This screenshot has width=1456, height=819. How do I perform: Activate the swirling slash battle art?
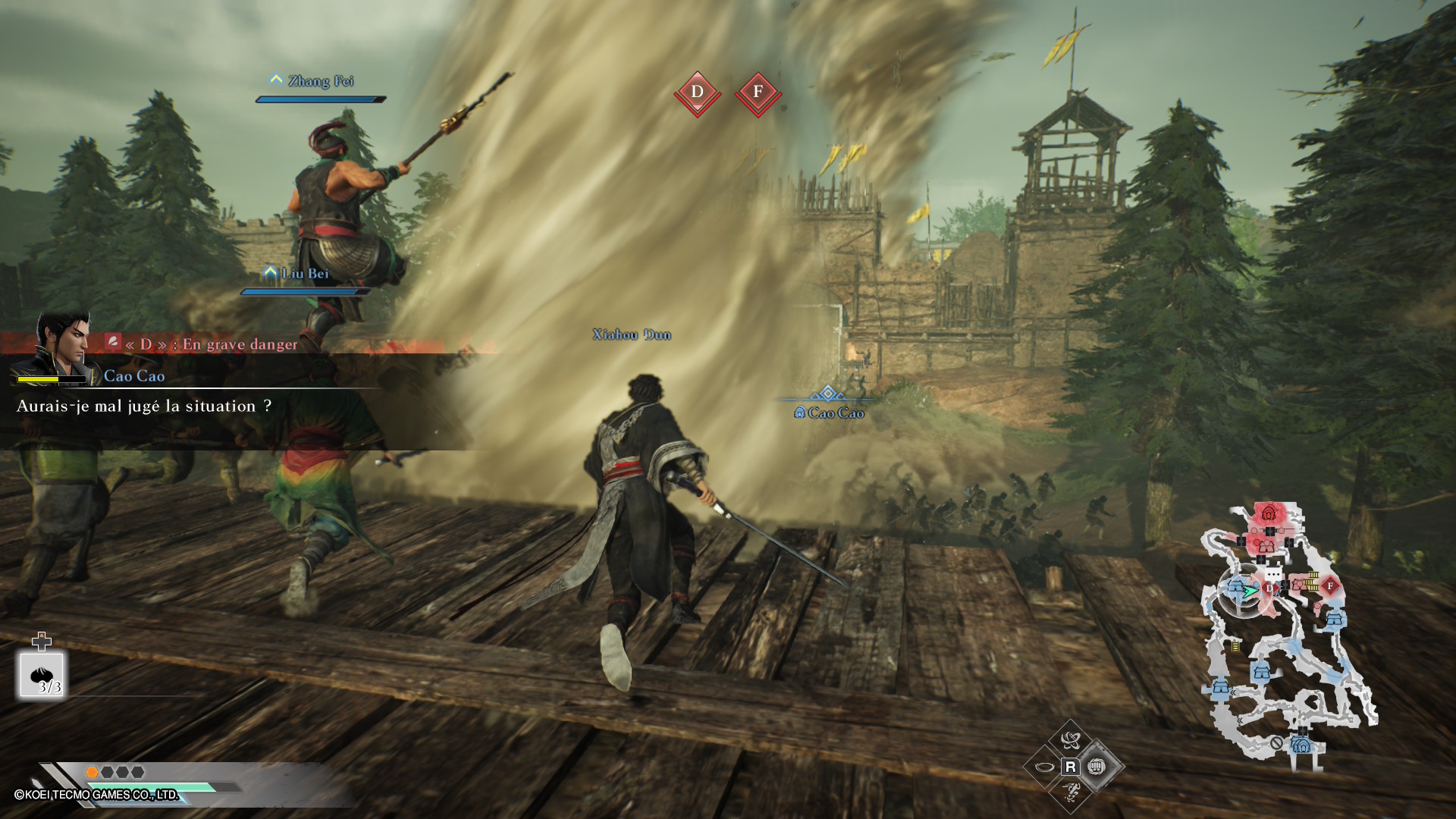[x=1070, y=740]
